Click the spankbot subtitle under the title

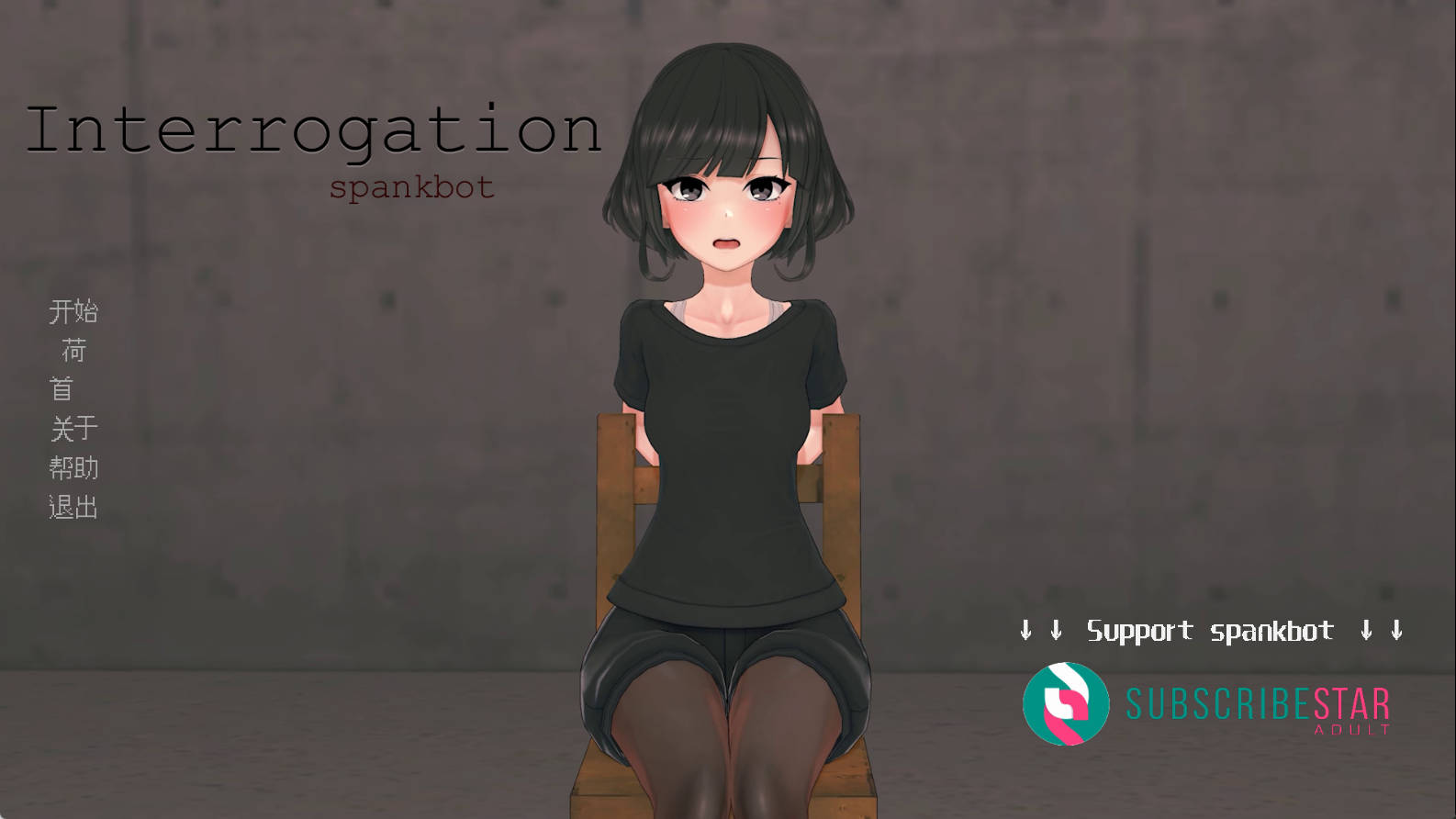[412, 187]
